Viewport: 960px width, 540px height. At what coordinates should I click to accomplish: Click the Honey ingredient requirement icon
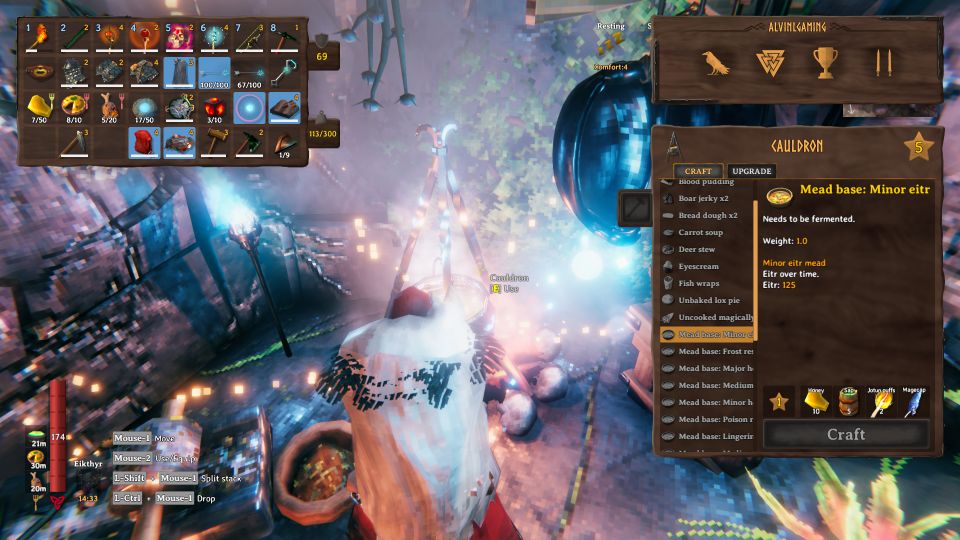816,401
